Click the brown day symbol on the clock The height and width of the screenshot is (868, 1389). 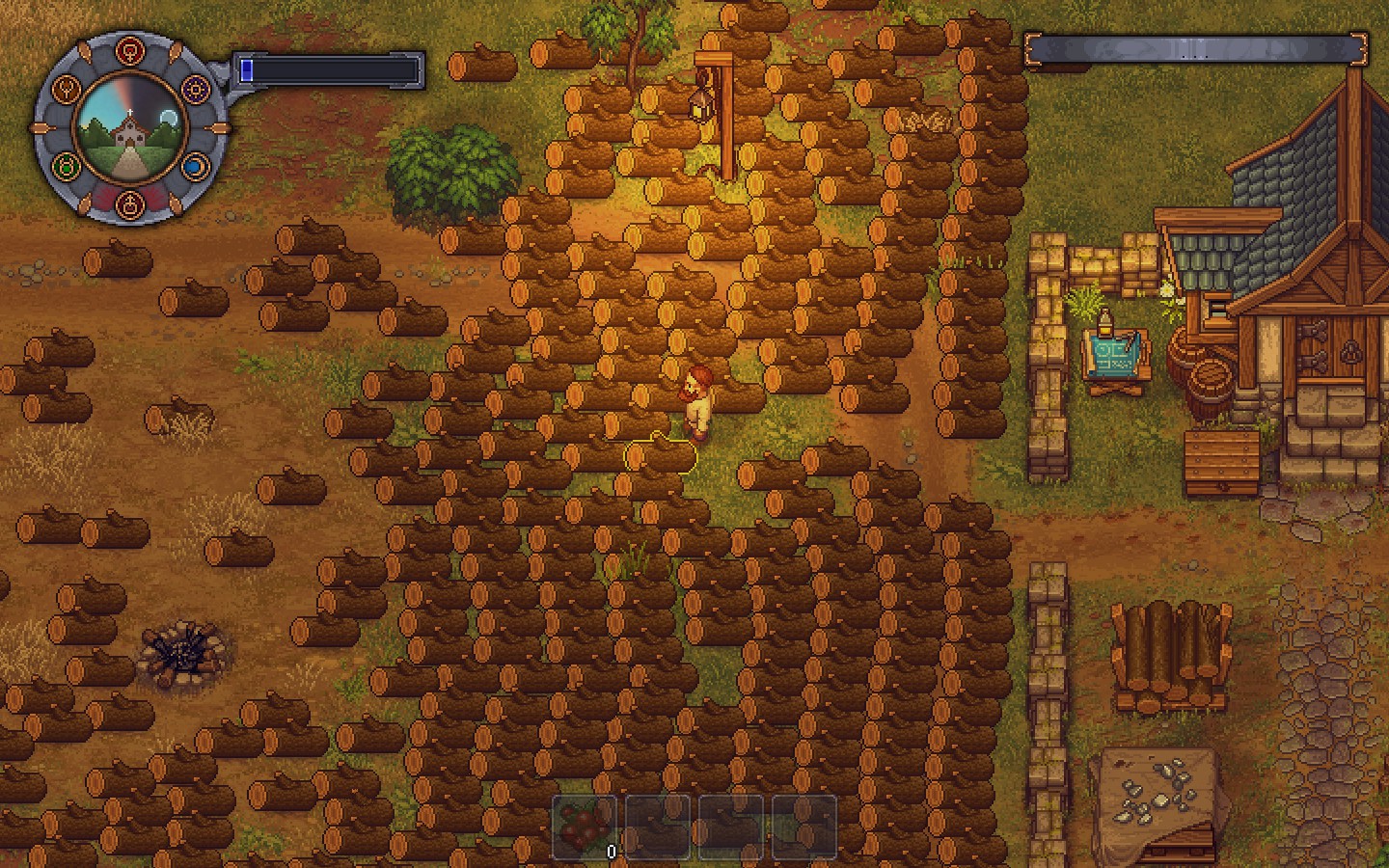[x=68, y=90]
